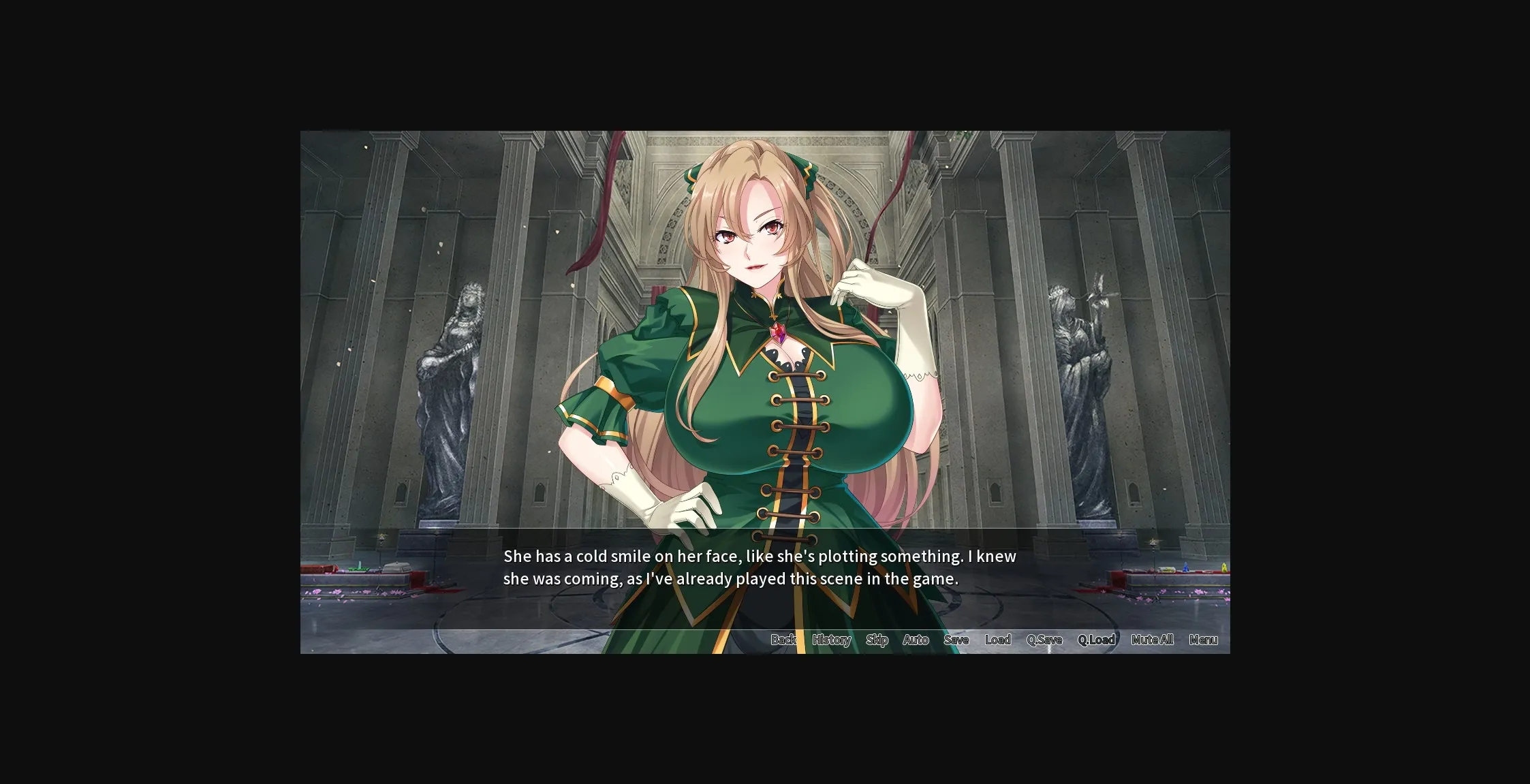Turn off Skip mode
1530x784 pixels.
click(877, 640)
